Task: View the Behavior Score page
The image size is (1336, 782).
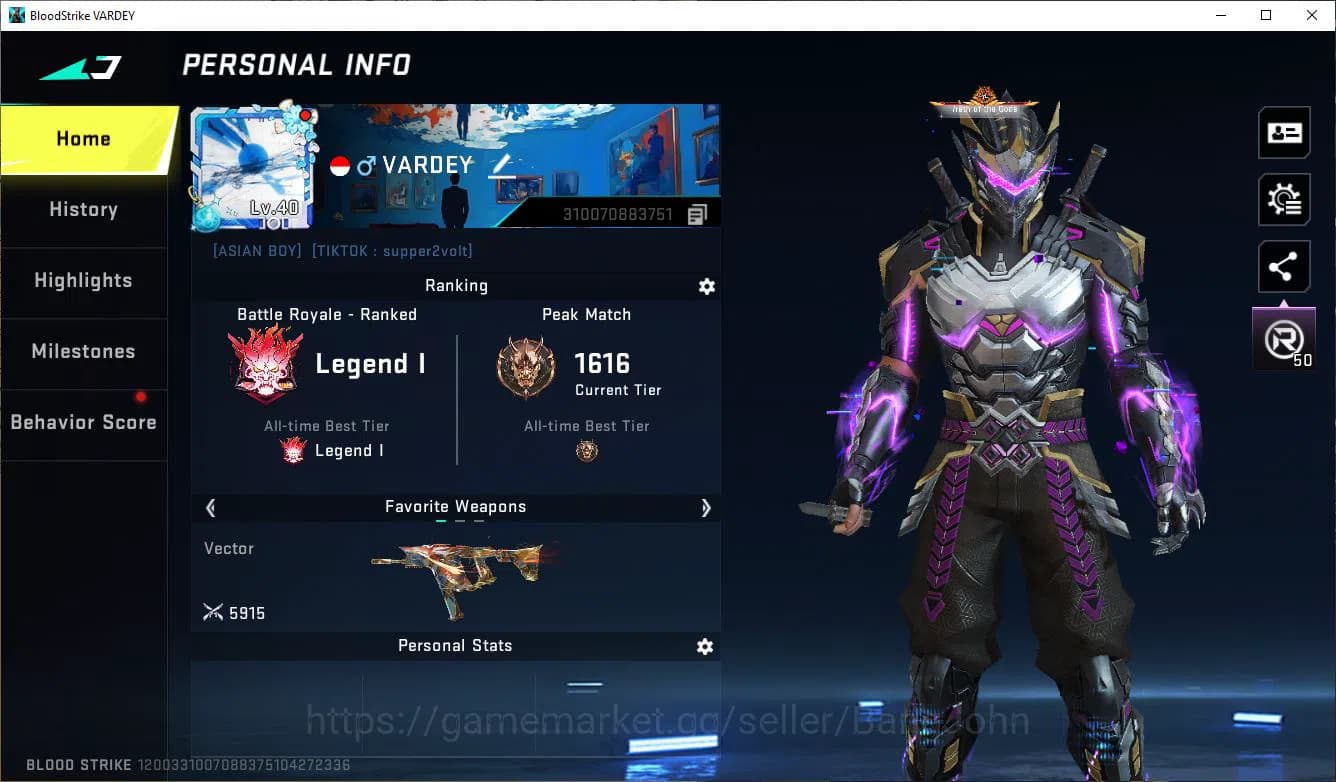Action: [x=83, y=422]
